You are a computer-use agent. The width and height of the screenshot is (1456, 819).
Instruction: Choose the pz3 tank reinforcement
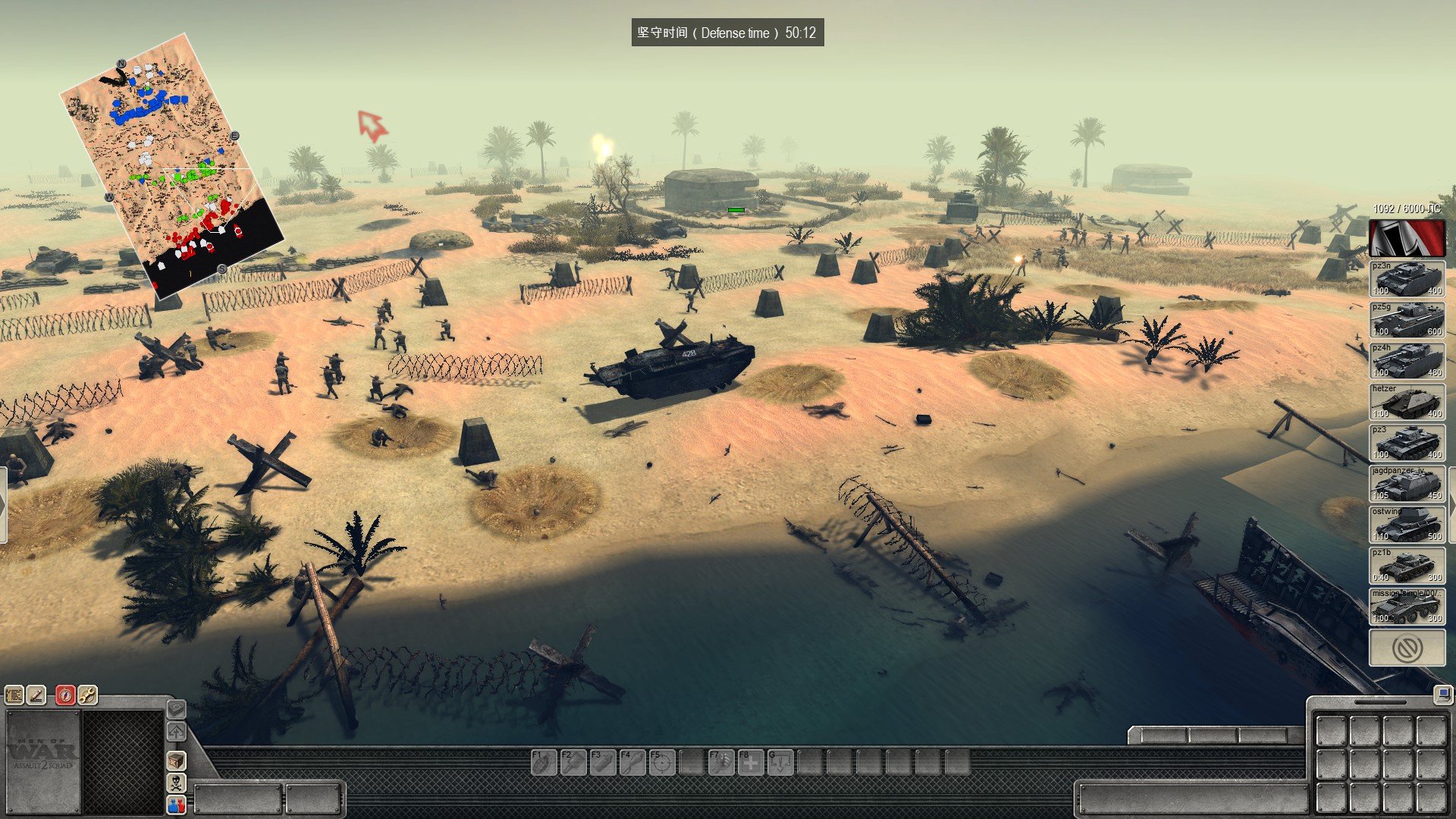tap(1407, 442)
